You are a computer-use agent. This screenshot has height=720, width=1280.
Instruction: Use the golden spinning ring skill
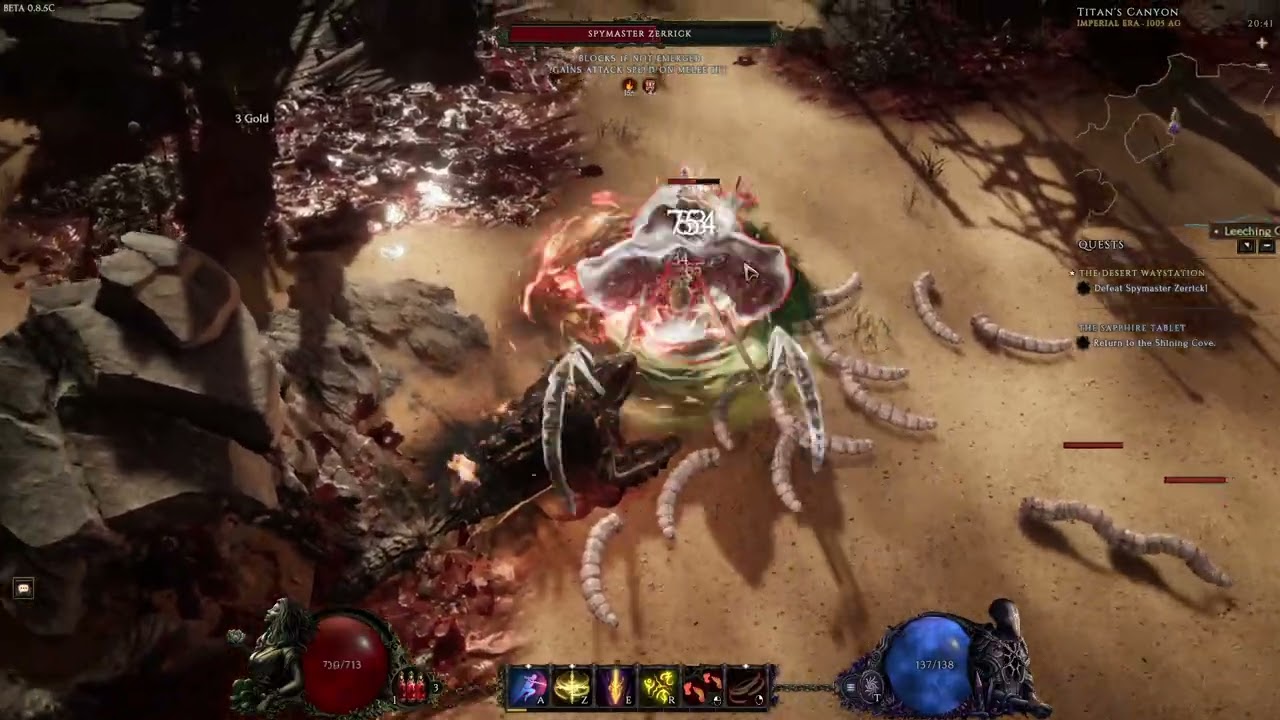[x=571, y=687]
